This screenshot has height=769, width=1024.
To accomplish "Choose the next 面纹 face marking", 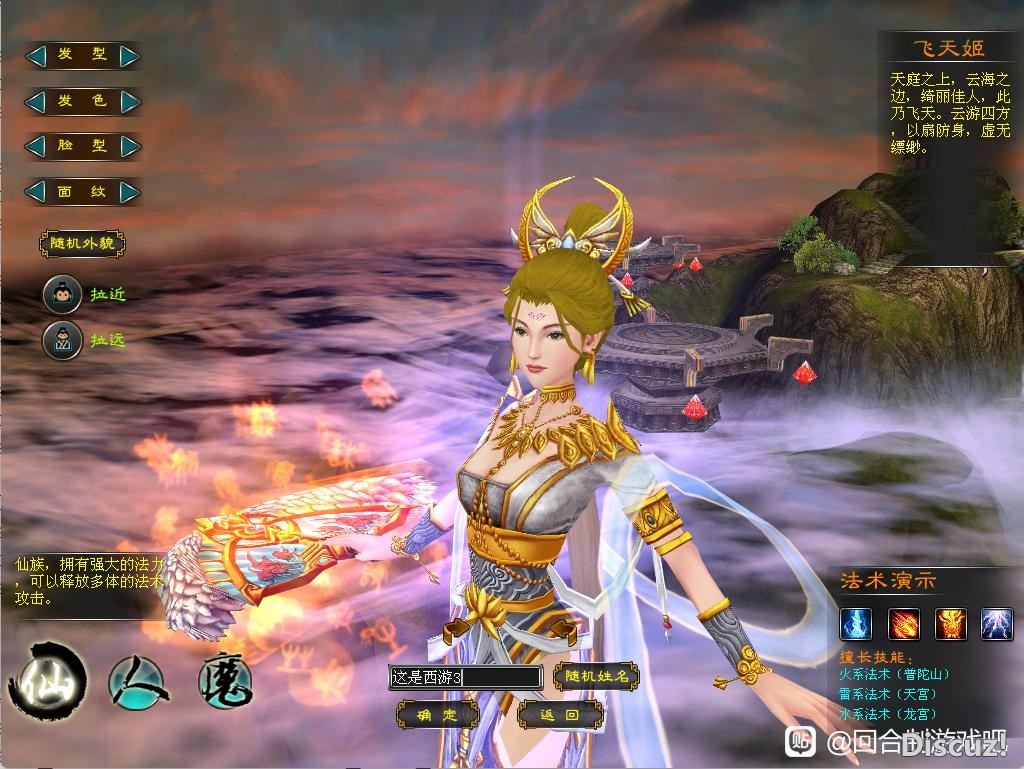I will 129,191.
